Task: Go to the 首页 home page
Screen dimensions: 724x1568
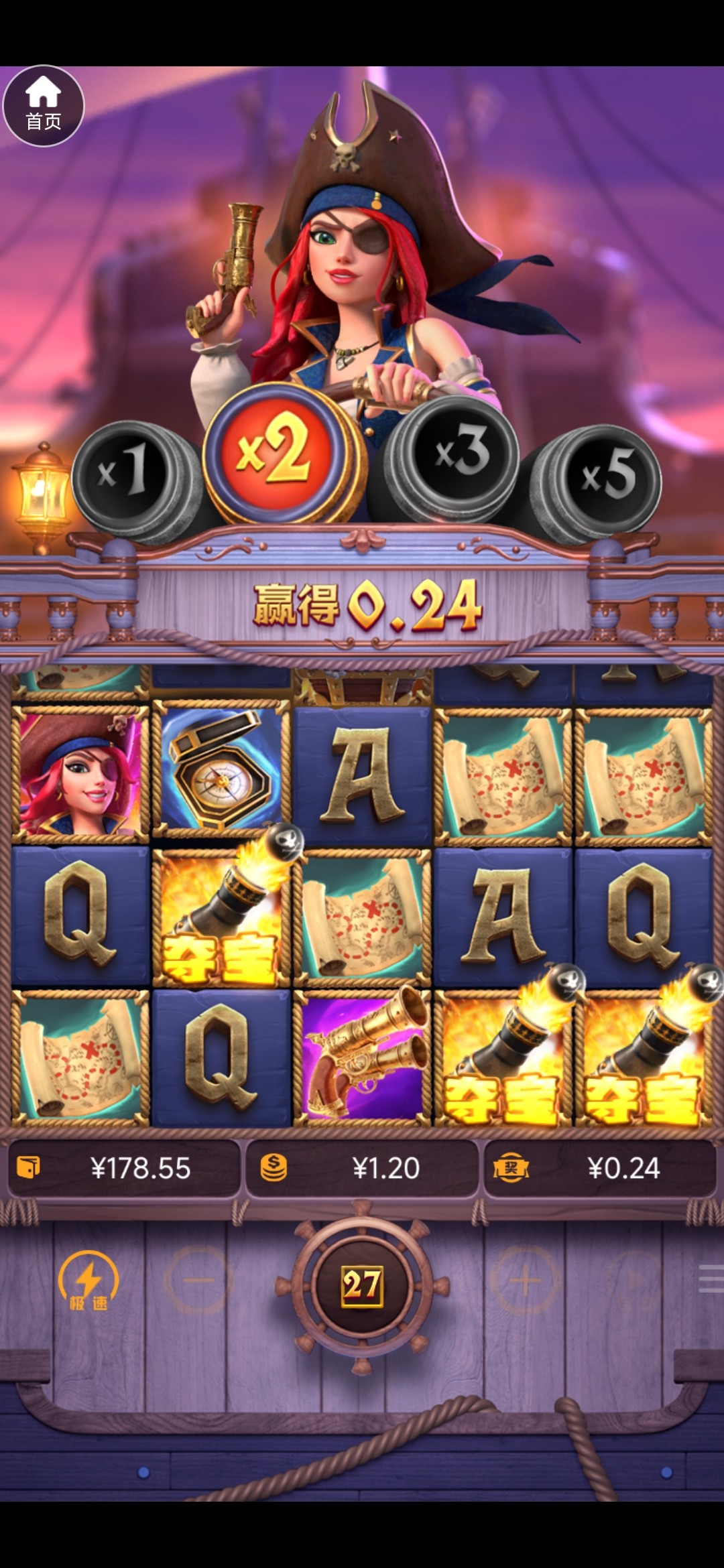Action: pos(44,106)
